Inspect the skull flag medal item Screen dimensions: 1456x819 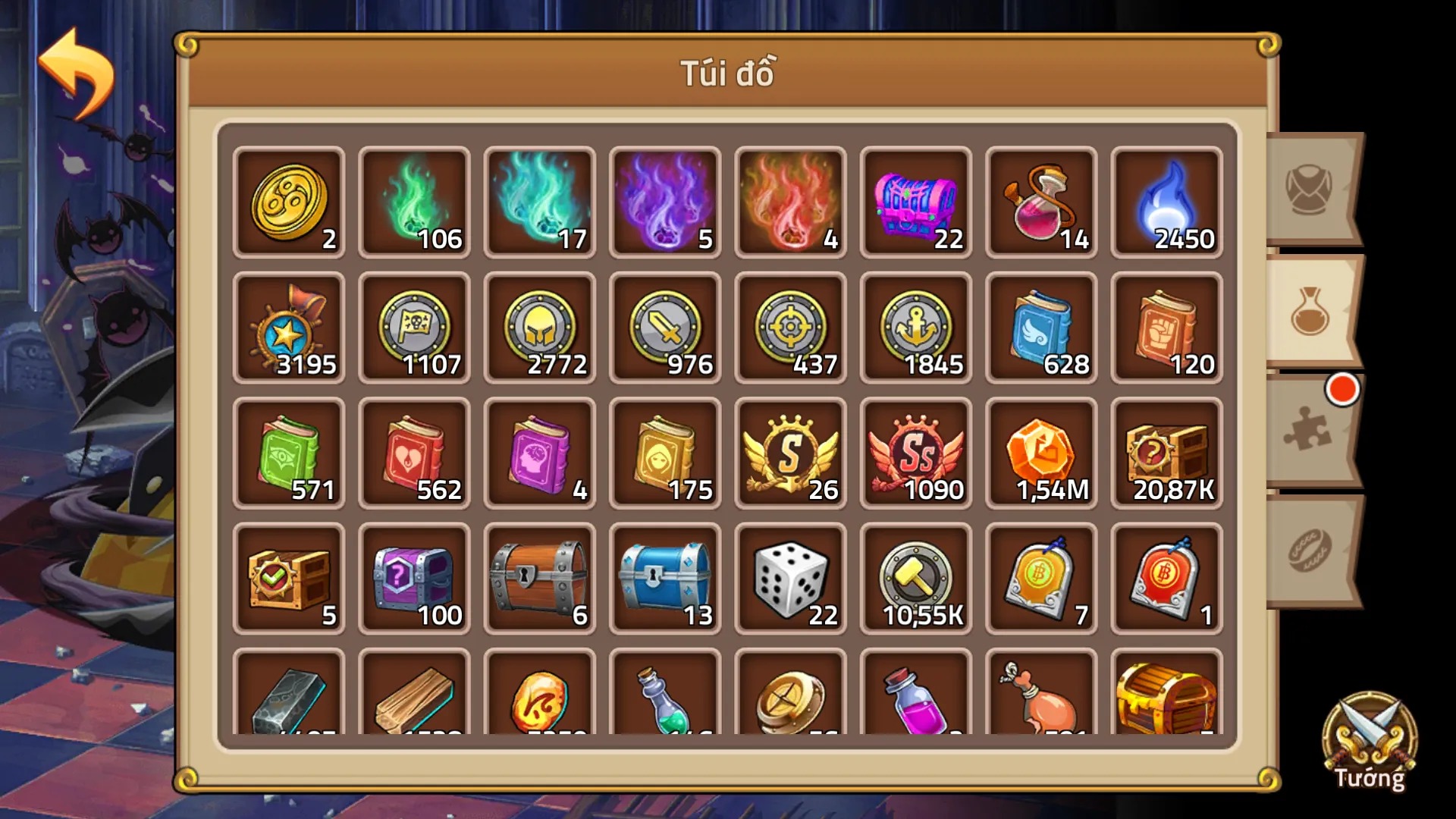coord(415,328)
